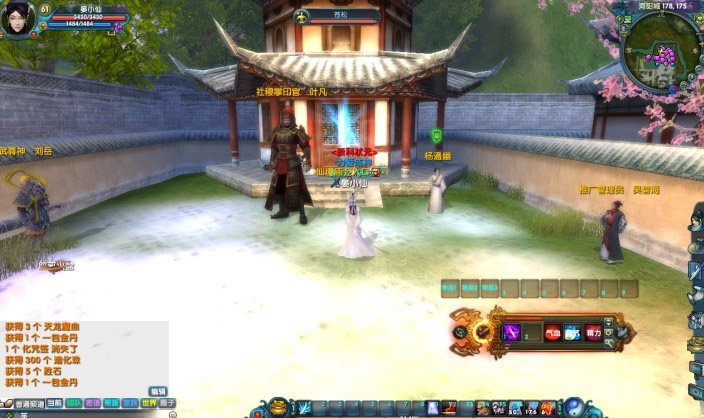The width and height of the screenshot is (704, 418).
Task: Click the yin-yang orb on bottom bar
Action: (574, 406)
